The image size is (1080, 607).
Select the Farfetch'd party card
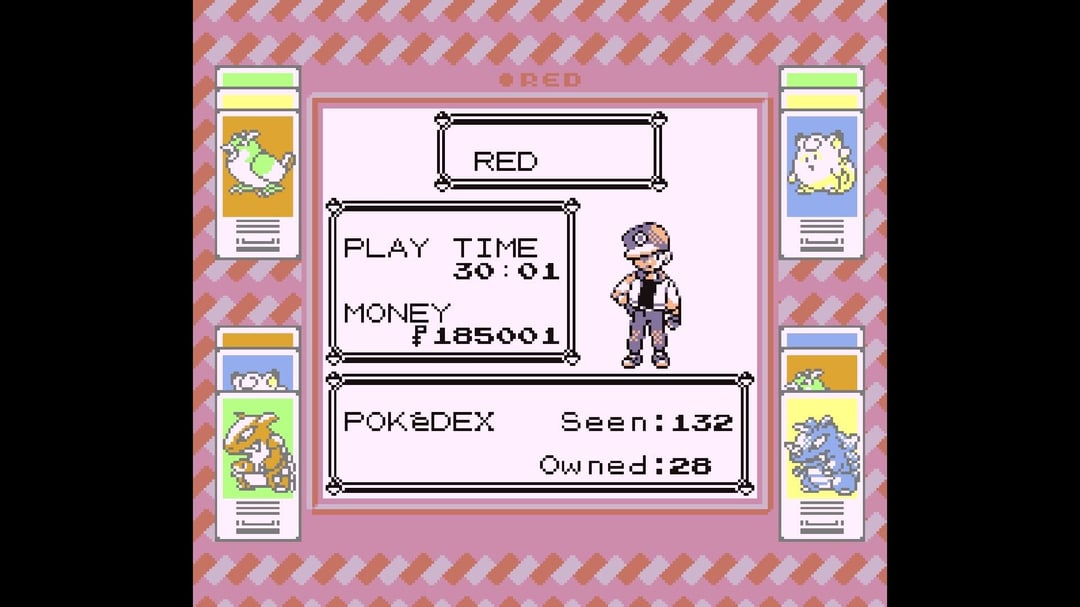pyautogui.click(x=258, y=165)
